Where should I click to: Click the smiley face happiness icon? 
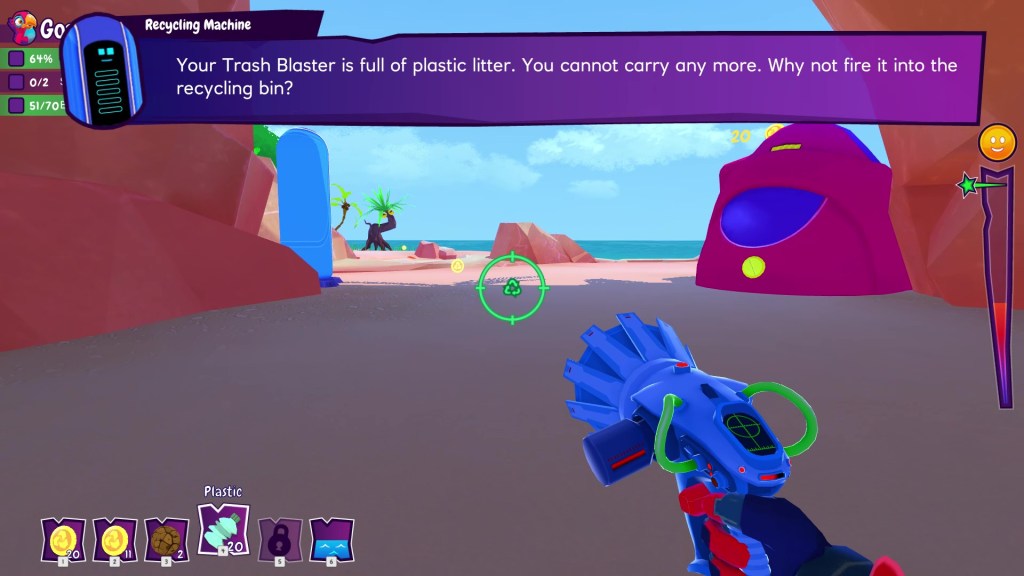coord(995,143)
